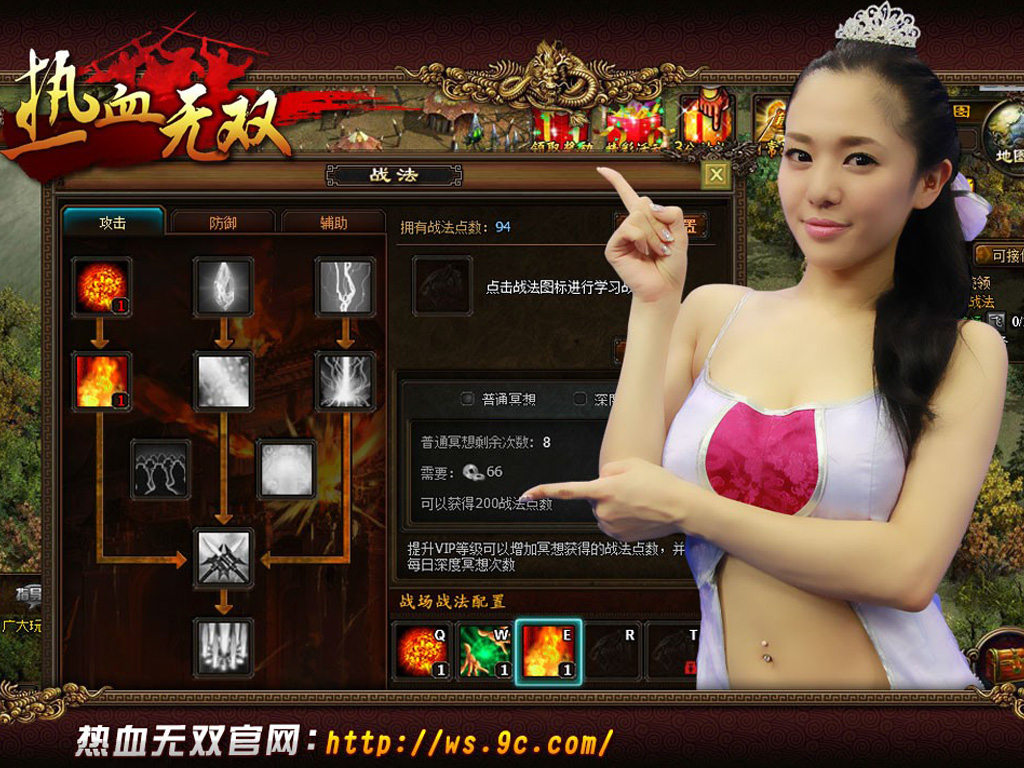Select the 辅助 support tab
This screenshot has height=768, width=1024.
(x=333, y=223)
